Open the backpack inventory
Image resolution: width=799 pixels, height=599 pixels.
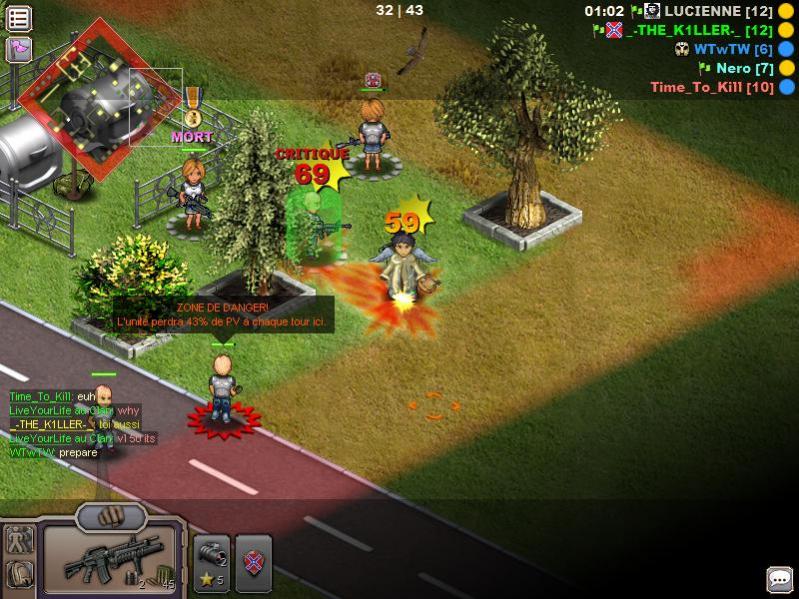point(20,575)
